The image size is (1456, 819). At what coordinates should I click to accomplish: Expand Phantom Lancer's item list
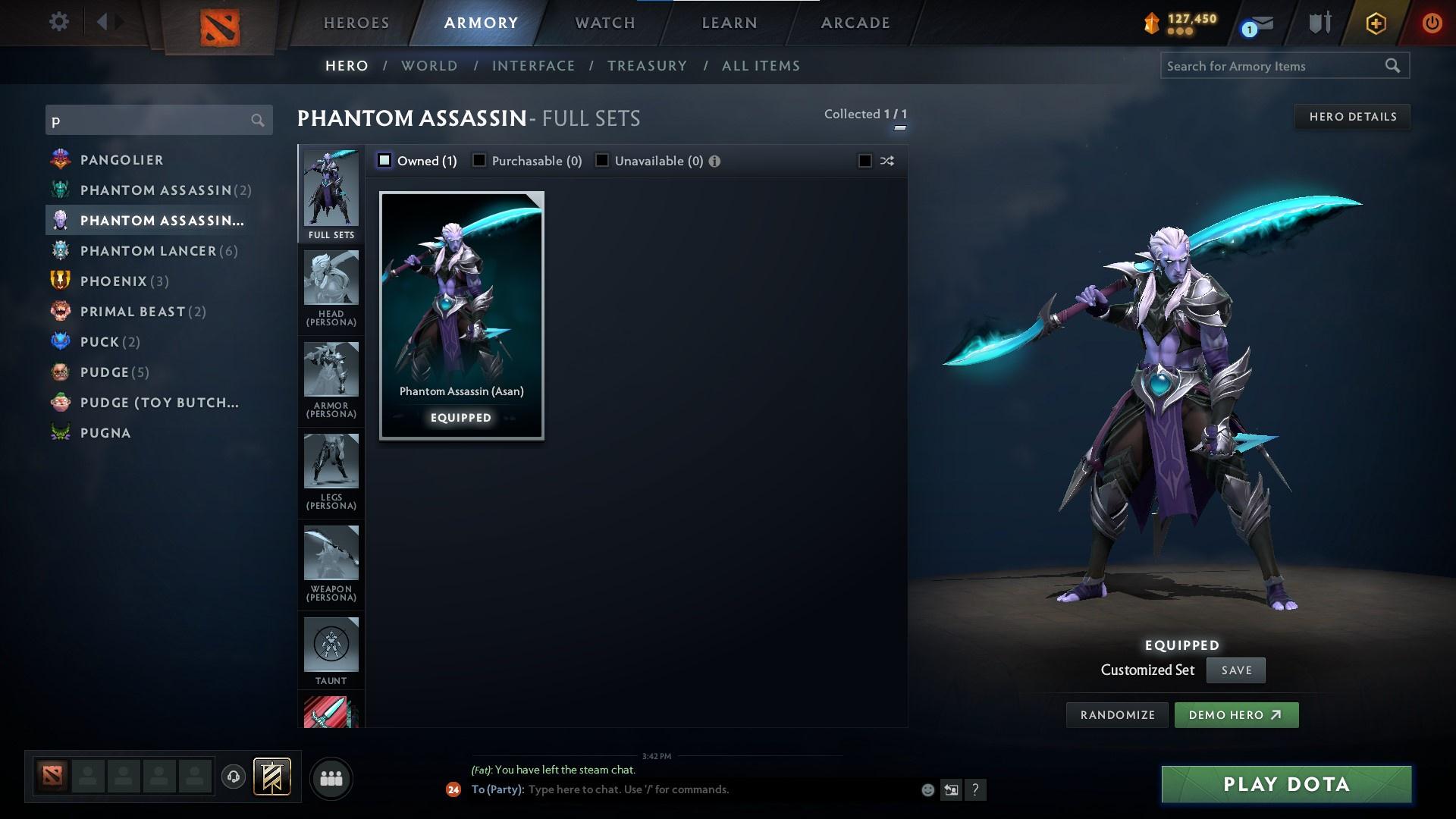[x=149, y=250]
